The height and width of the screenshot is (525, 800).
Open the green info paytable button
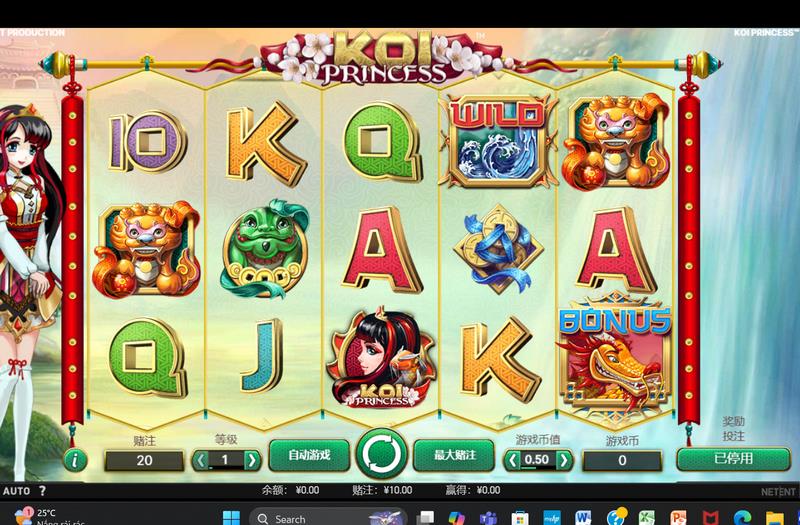tap(74, 460)
